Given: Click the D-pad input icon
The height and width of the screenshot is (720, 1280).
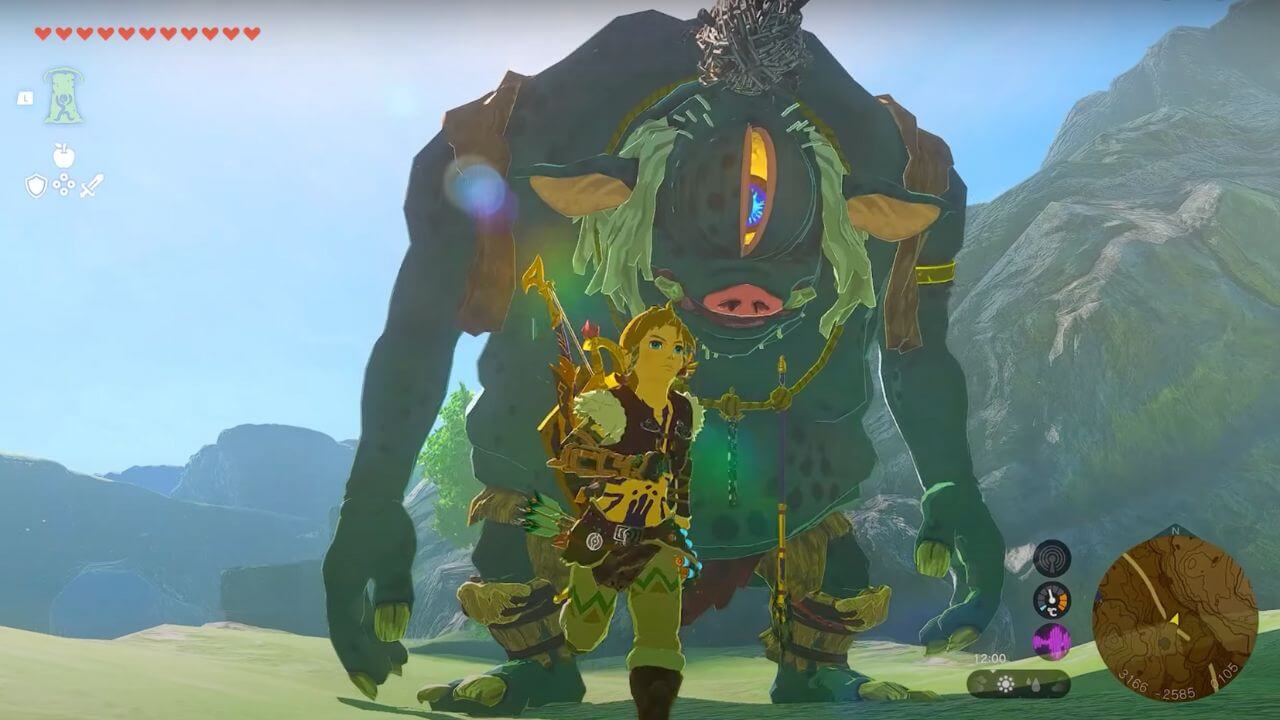Looking at the screenshot, I should [x=63, y=184].
